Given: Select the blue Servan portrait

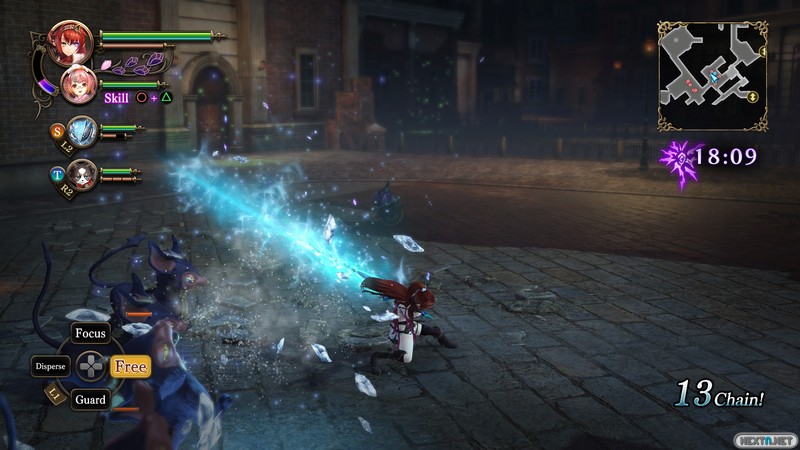Looking at the screenshot, I should click(x=82, y=131).
